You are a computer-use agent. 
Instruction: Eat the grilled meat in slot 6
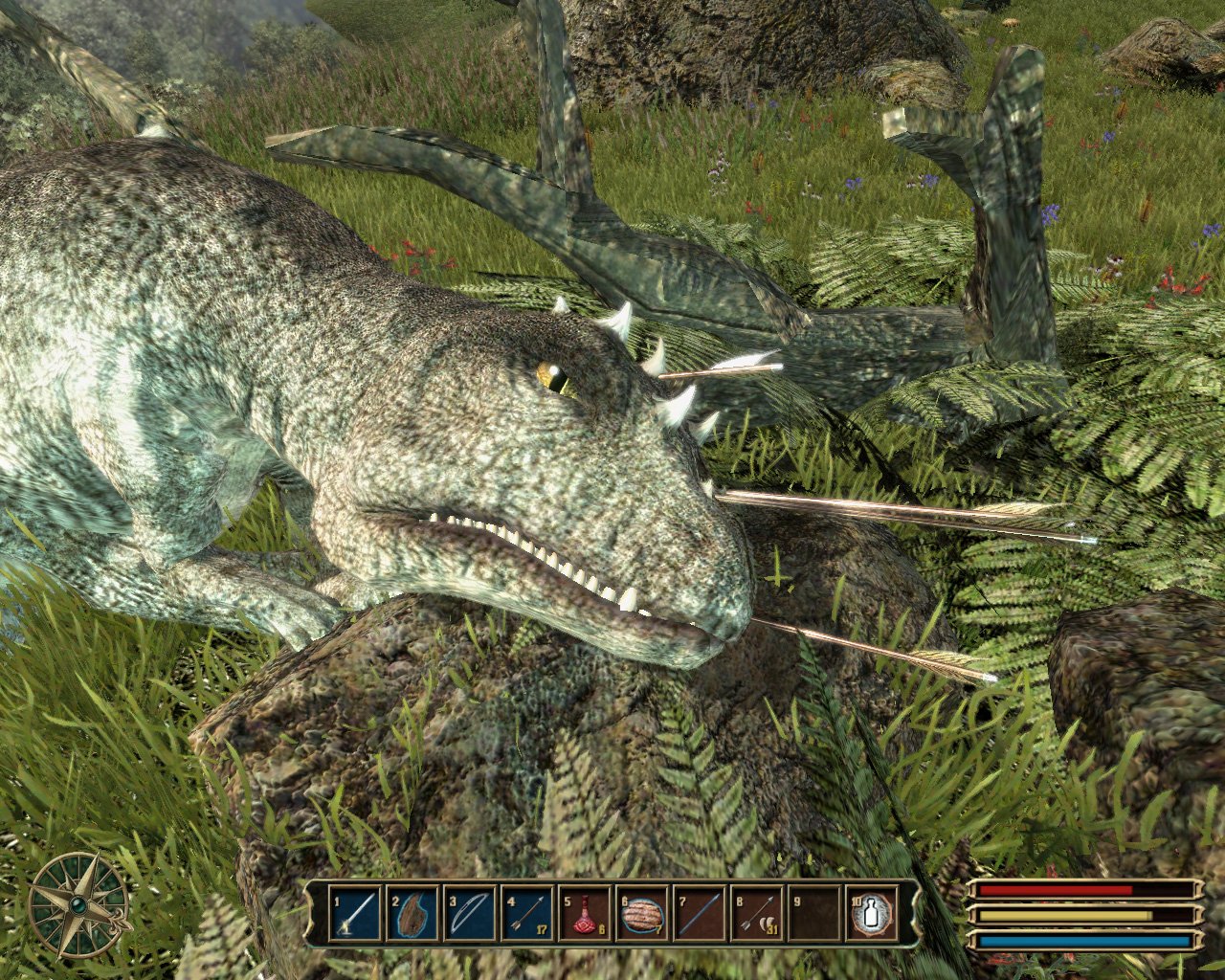coord(642,914)
